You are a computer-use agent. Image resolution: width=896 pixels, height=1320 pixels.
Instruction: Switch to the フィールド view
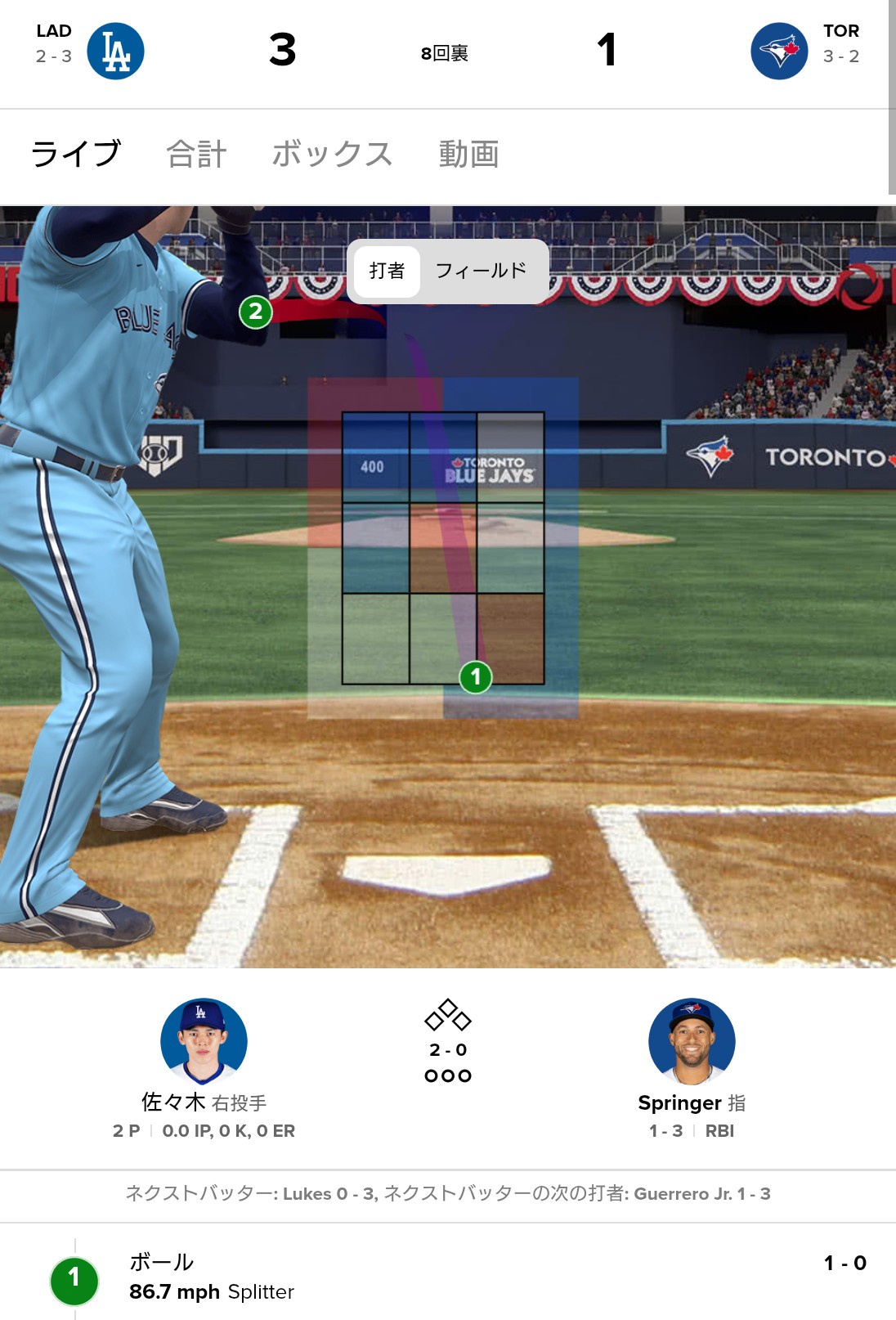(x=481, y=271)
